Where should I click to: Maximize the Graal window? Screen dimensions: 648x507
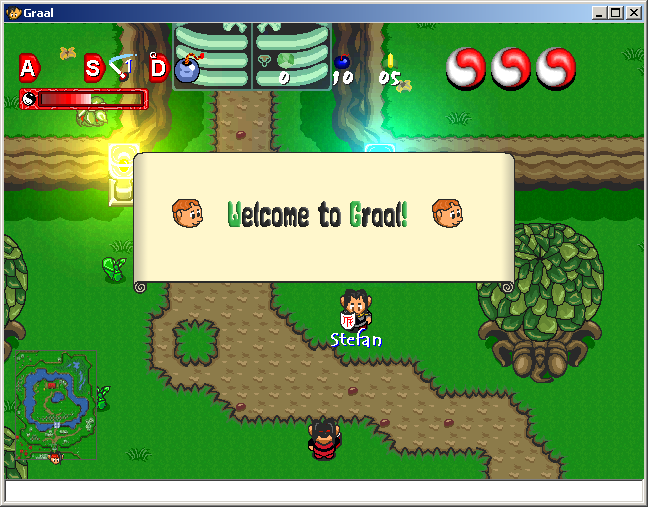[615, 13]
